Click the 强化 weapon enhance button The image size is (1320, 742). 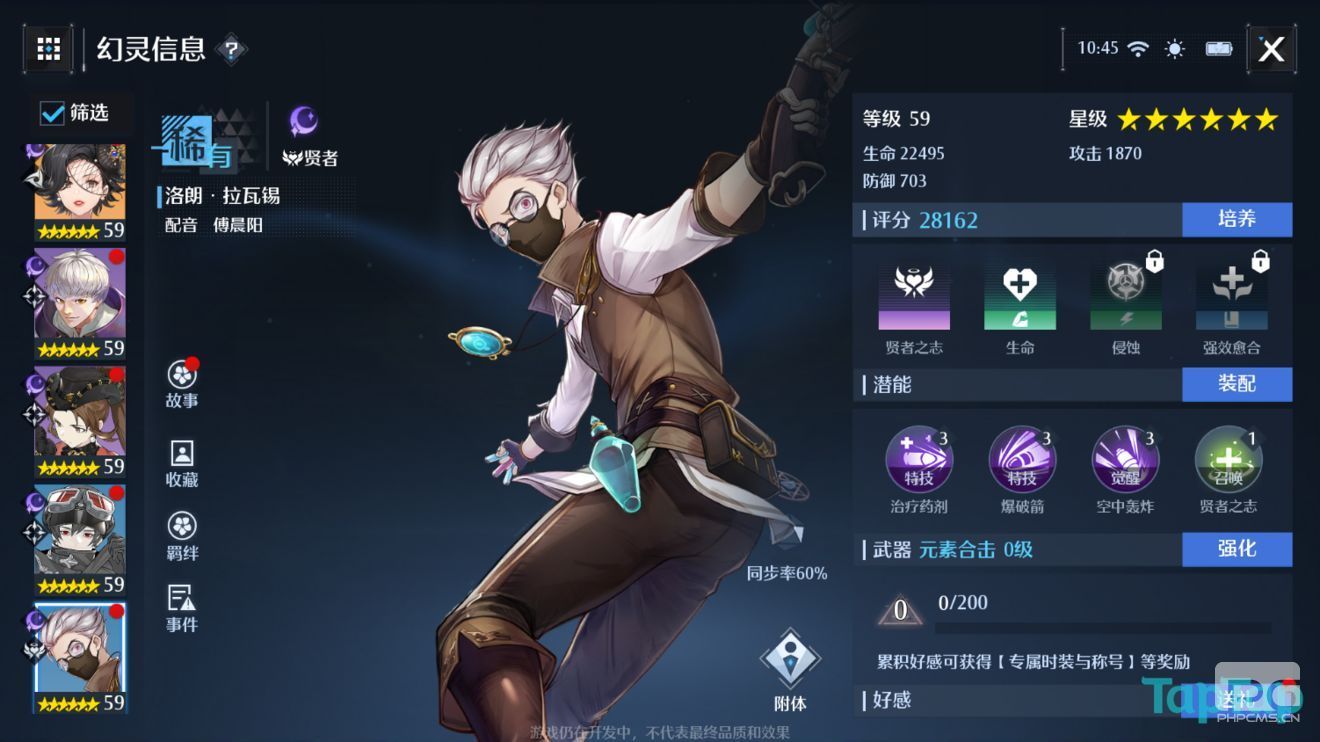point(1238,549)
